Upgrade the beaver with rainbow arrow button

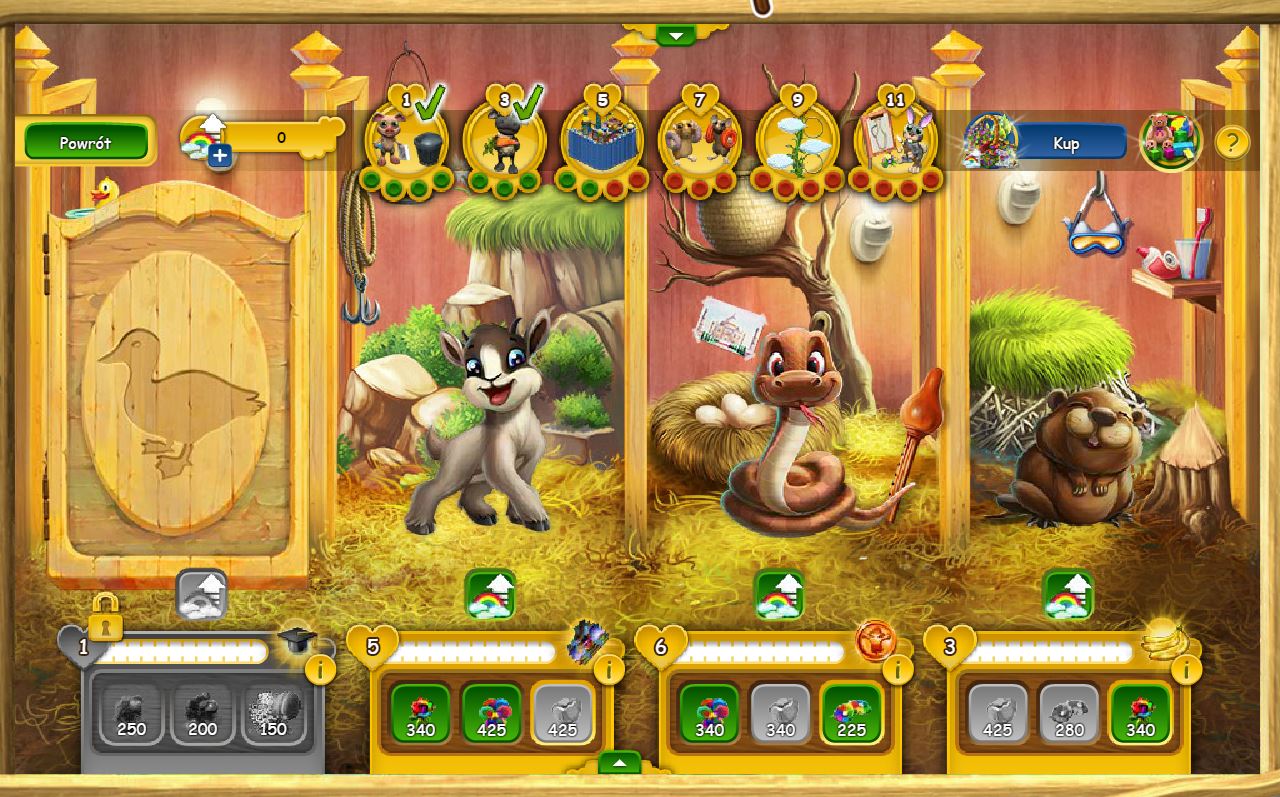pos(1068,595)
